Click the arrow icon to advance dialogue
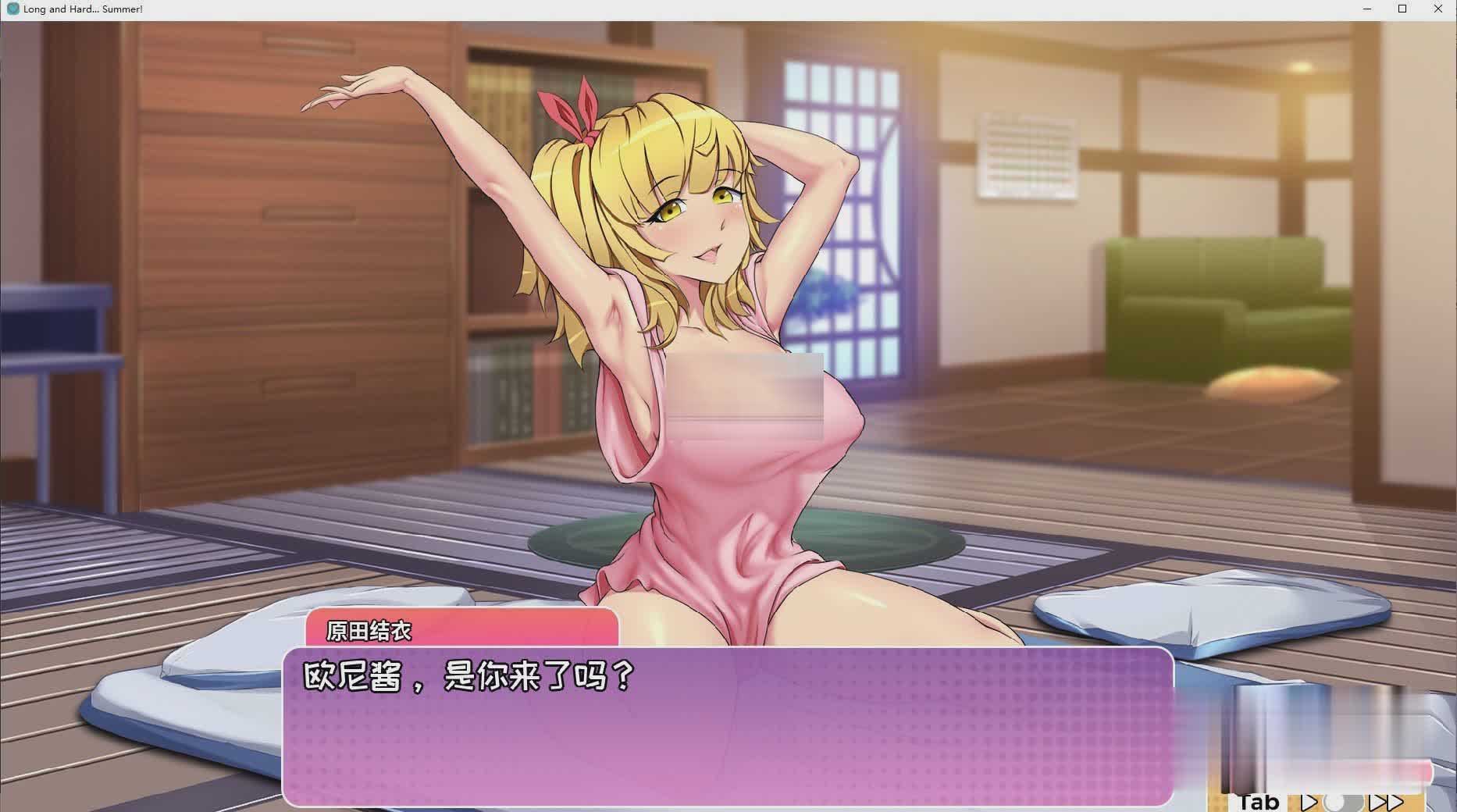 pos(1310,803)
